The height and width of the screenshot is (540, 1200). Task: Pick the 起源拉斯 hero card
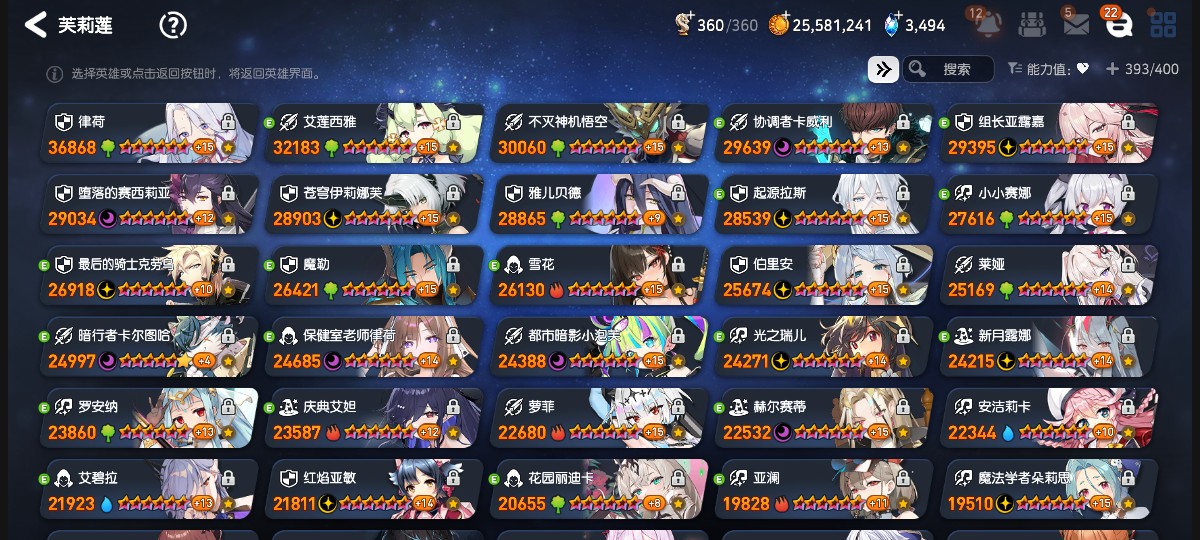click(x=825, y=205)
